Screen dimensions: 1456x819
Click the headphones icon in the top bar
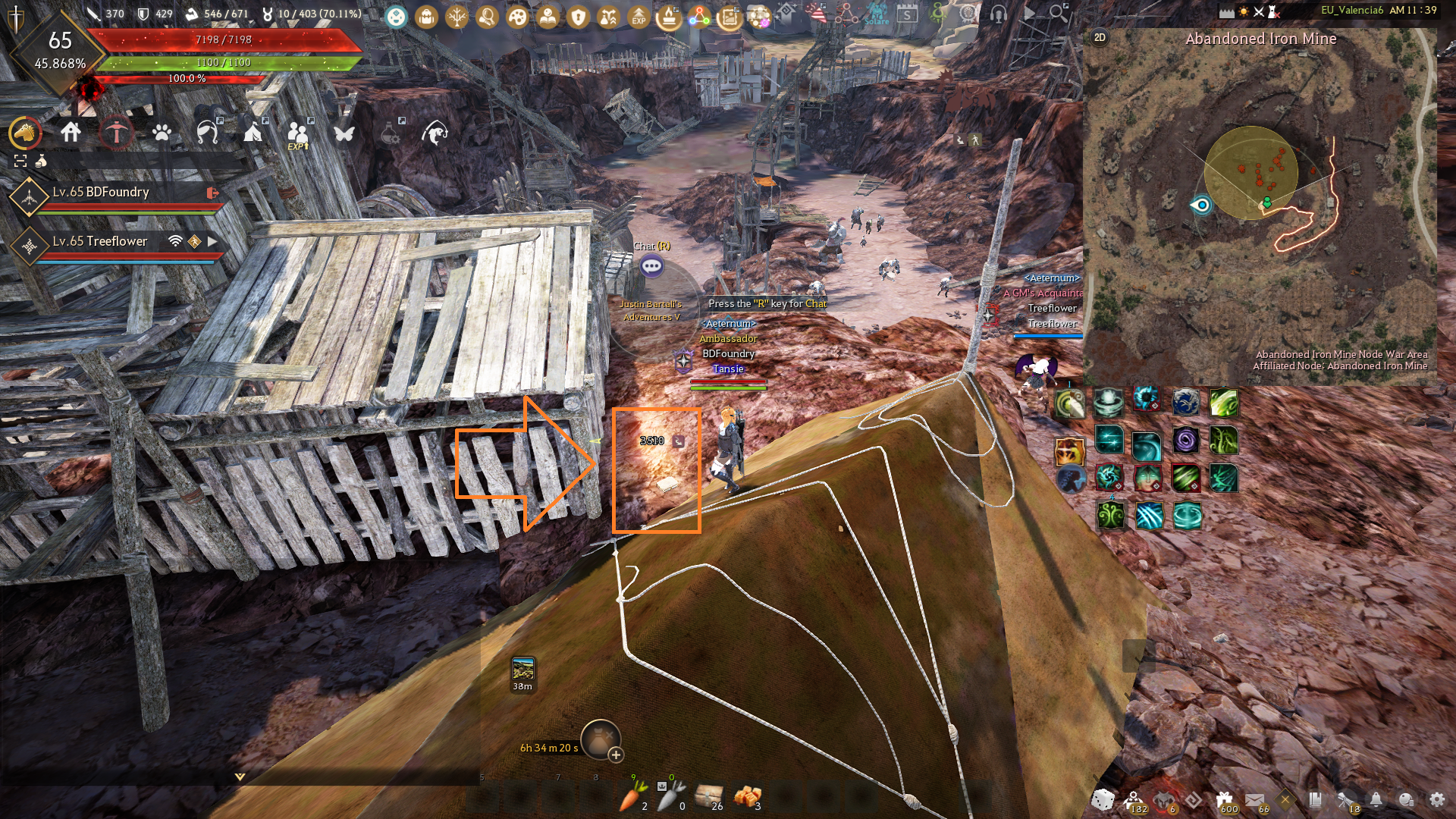[998, 14]
